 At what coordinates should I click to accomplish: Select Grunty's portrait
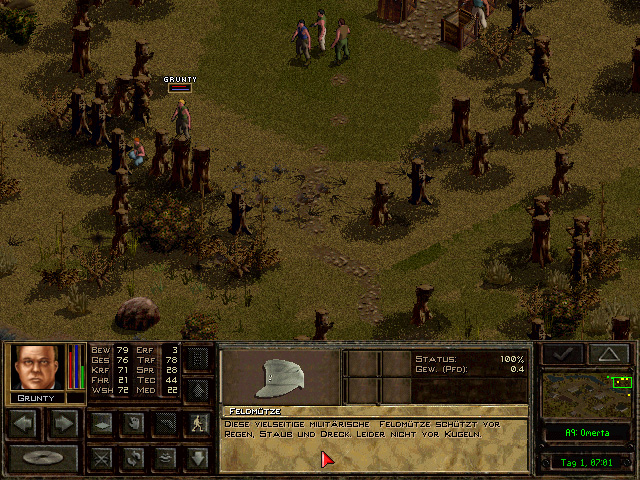[x=37, y=367]
